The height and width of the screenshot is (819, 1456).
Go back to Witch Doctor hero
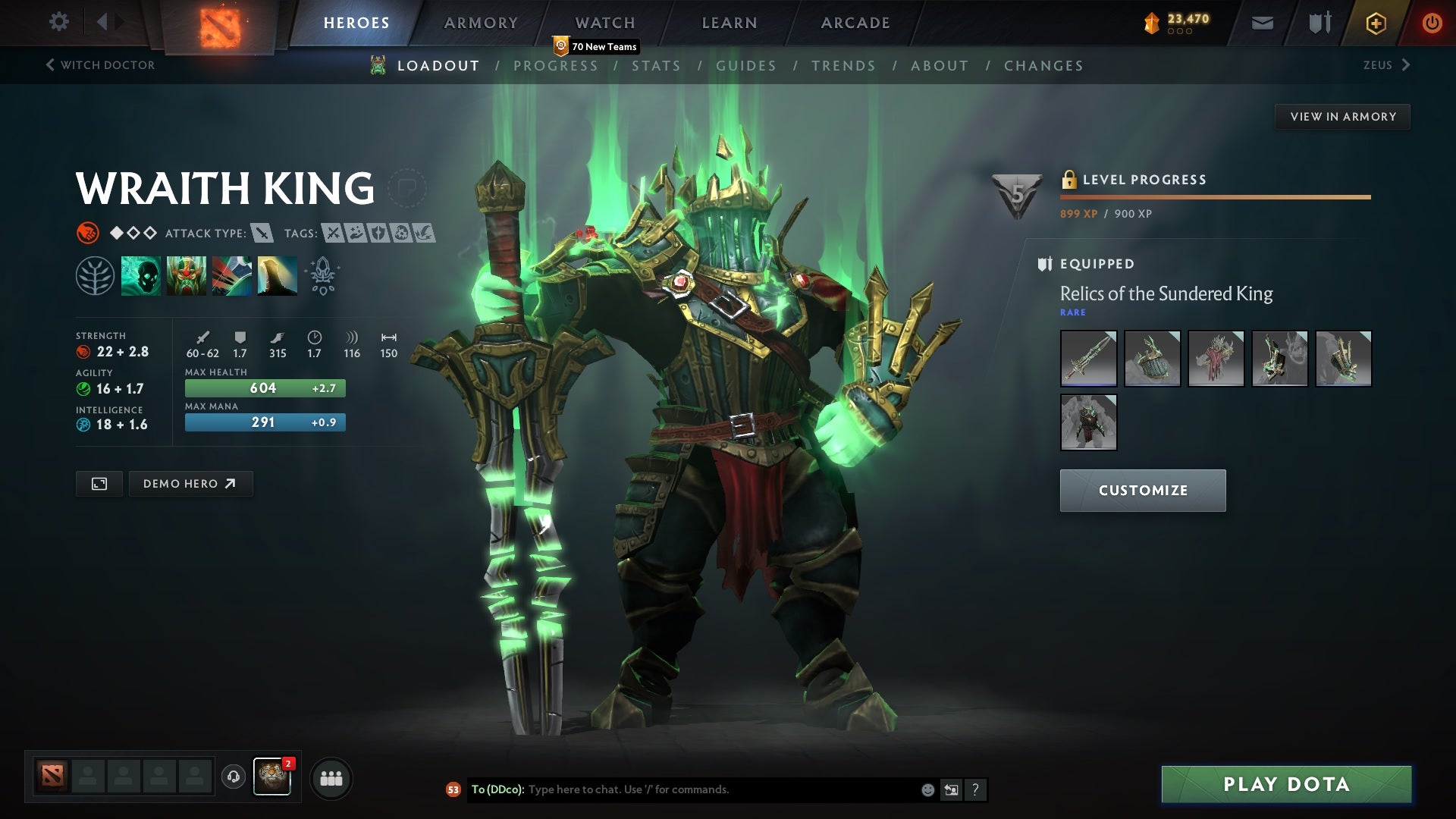coord(100,65)
